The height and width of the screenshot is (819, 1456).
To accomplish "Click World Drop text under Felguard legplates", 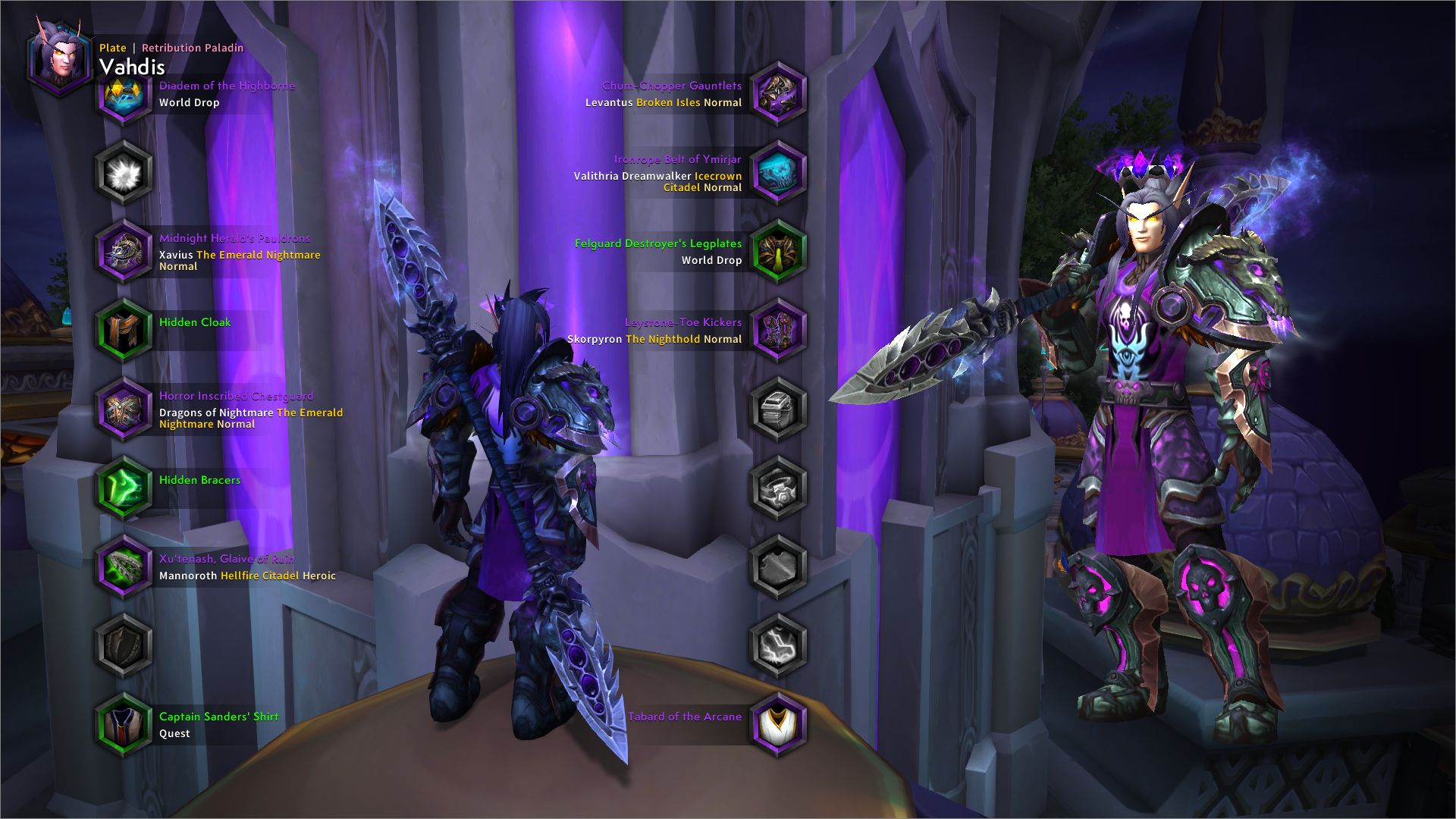I will point(711,260).
